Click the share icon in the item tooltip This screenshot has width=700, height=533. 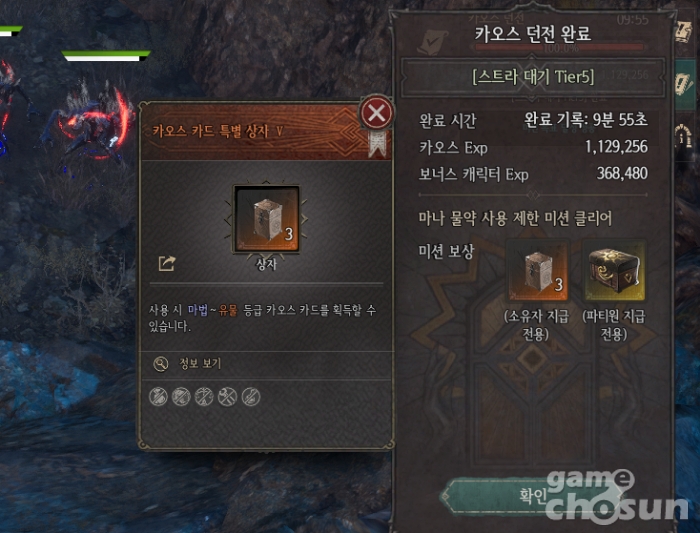click(x=167, y=264)
